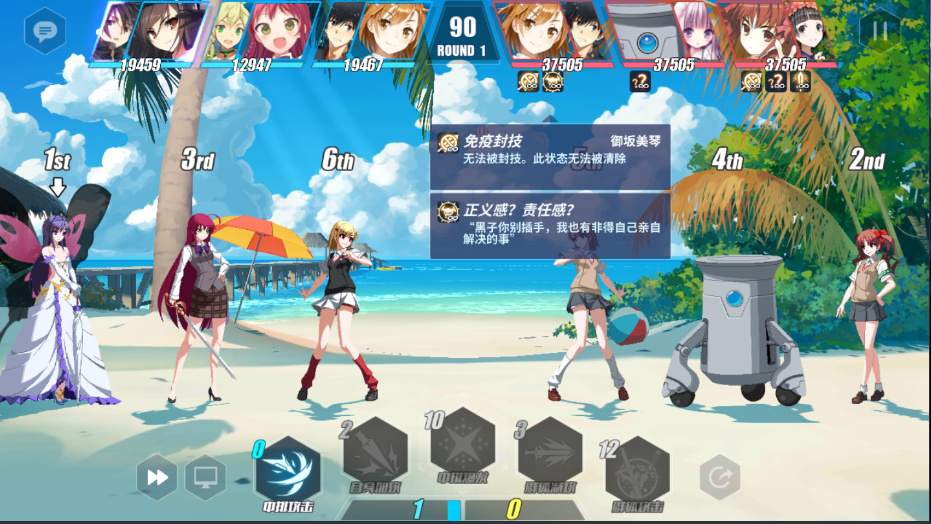Screen dimensions: 931x524
Task: Open the chat bubble button
Action: (45, 30)
